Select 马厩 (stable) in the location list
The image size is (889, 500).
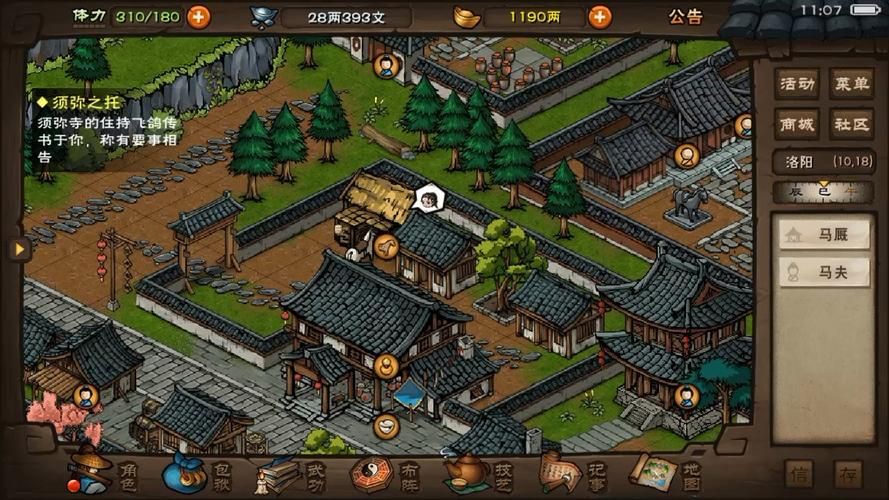(825, 234)
